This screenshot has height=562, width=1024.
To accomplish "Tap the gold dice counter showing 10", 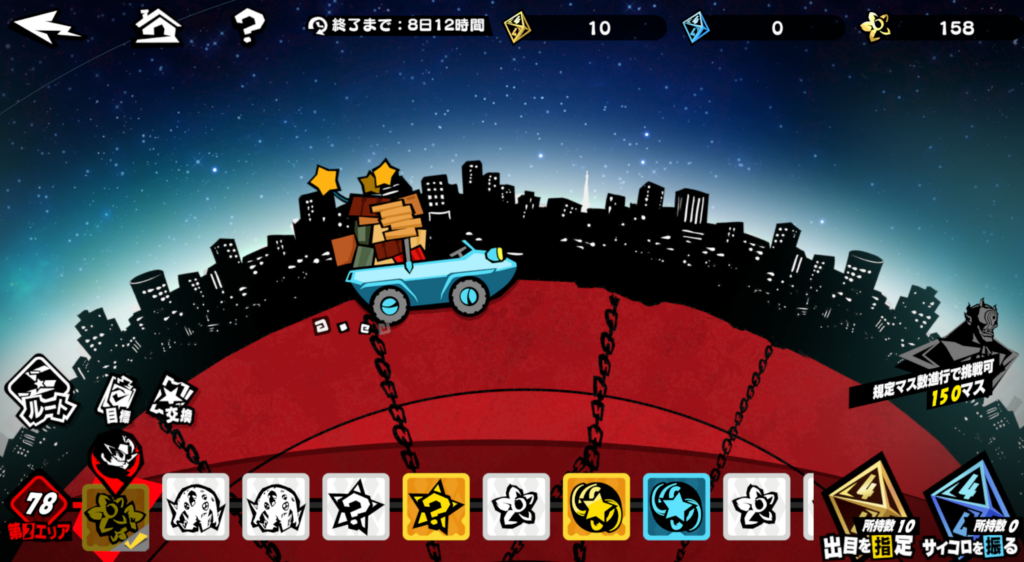I will [583, 28].
